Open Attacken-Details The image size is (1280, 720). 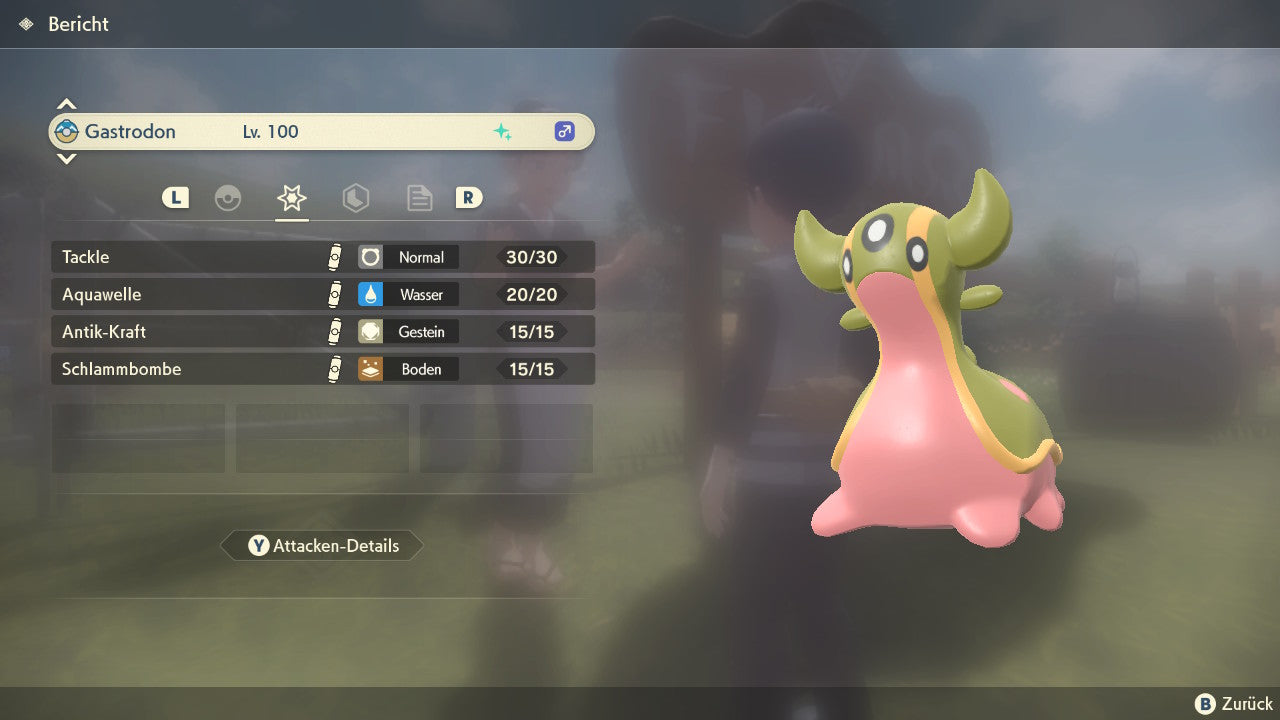point(322,546)
